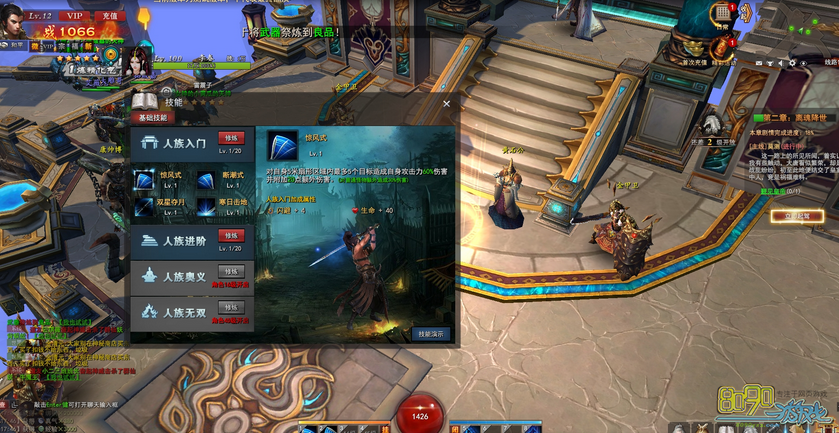Select the 寒日击地 skill icon
The image size is (839, 433).
point(206,206)
